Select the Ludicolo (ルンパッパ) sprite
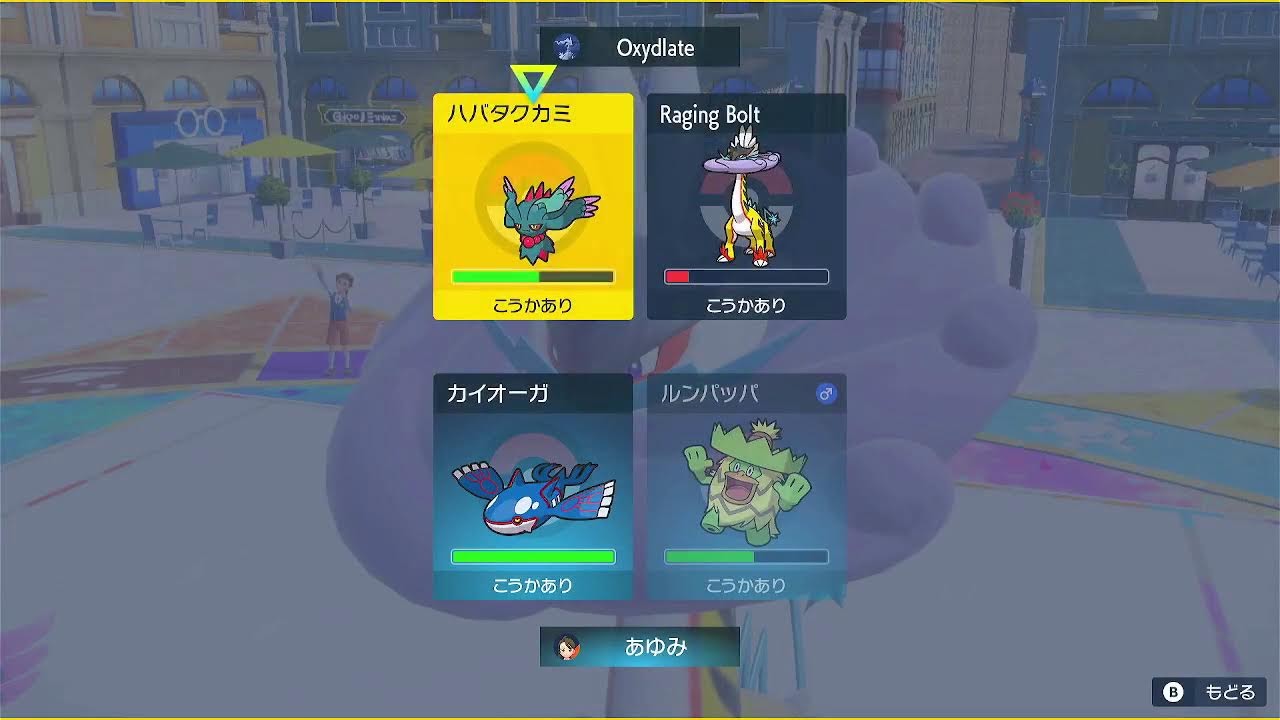Viewport: 1280px width, 720px height. tap(746, 480)
